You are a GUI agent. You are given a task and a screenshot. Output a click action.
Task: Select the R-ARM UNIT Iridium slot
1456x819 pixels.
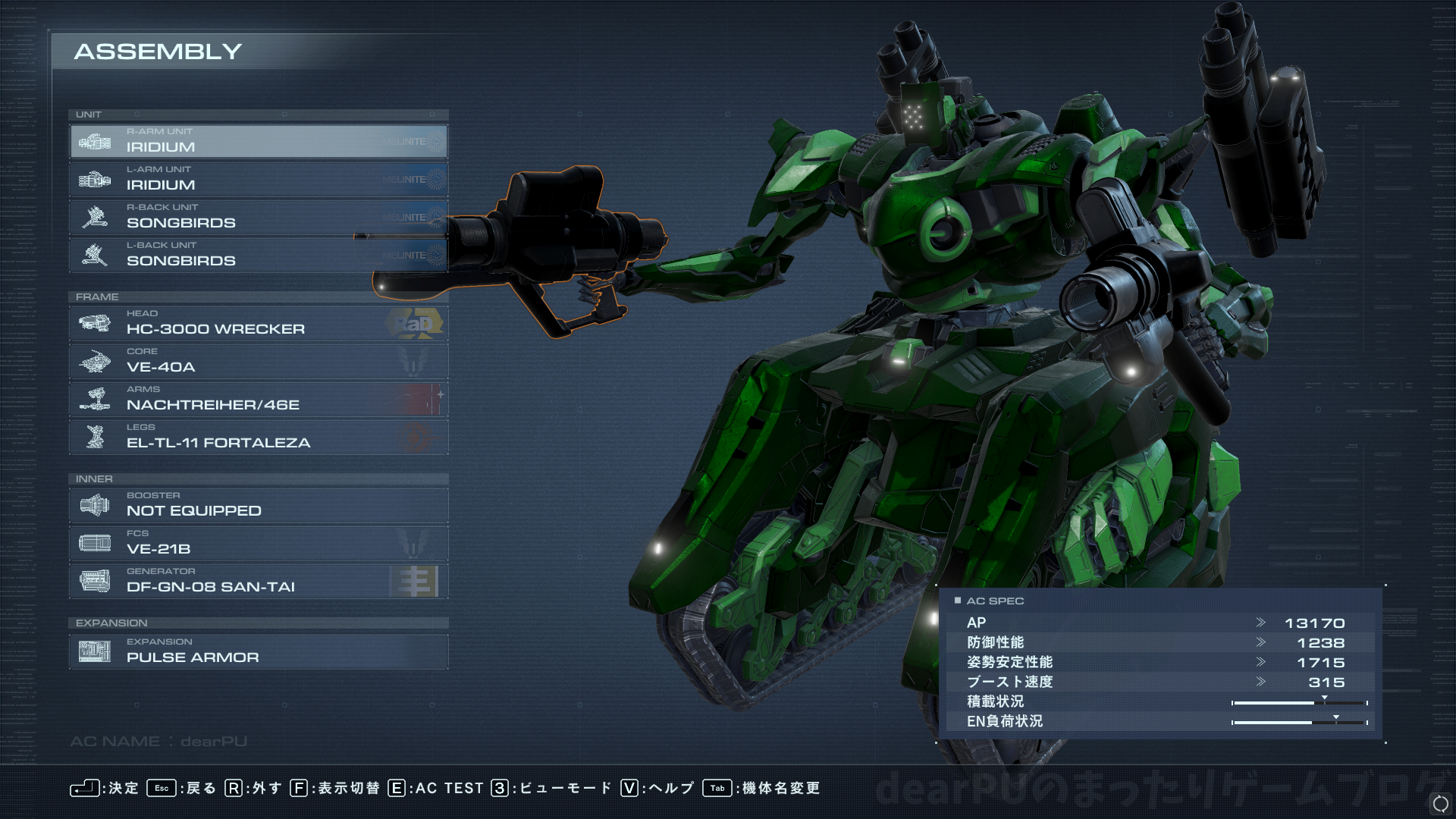(x=258, y=142)
